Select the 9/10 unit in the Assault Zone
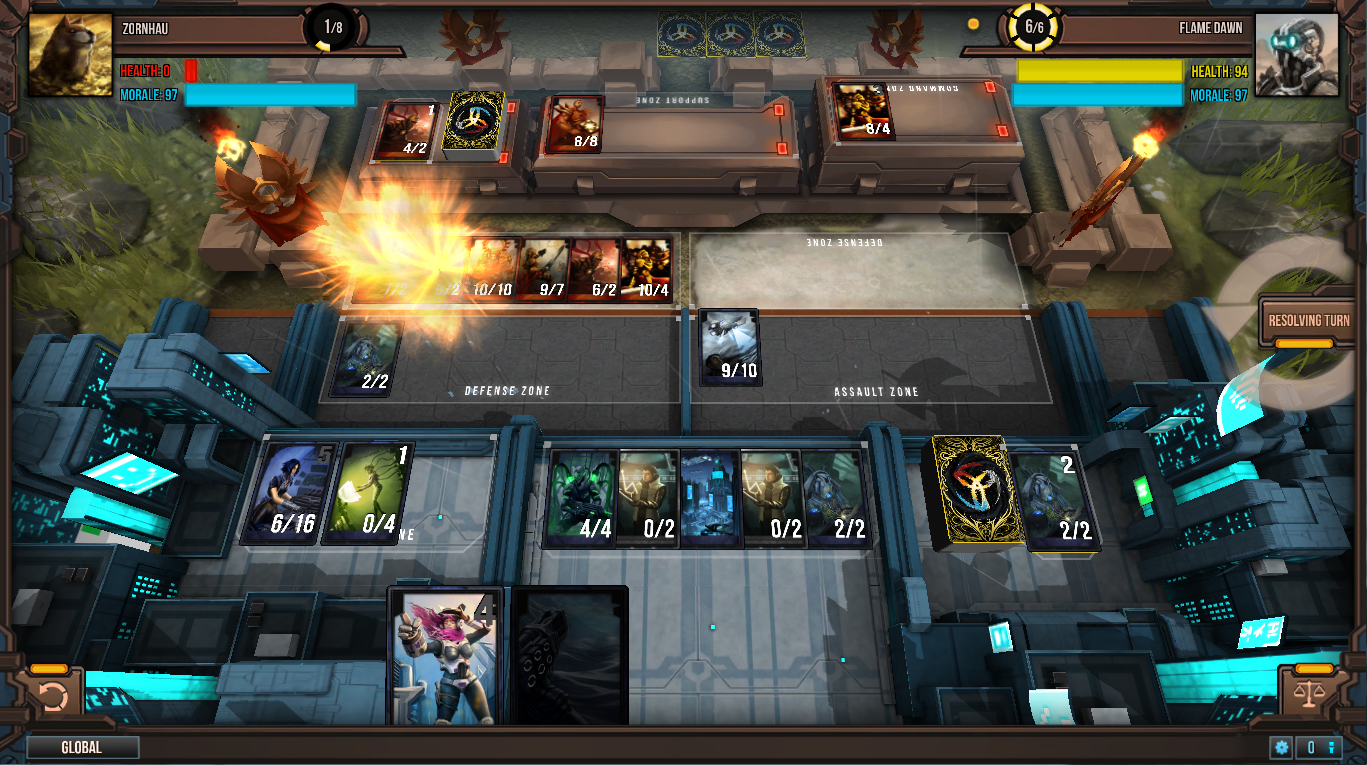 pyautogui.click(x=730, y=347)
